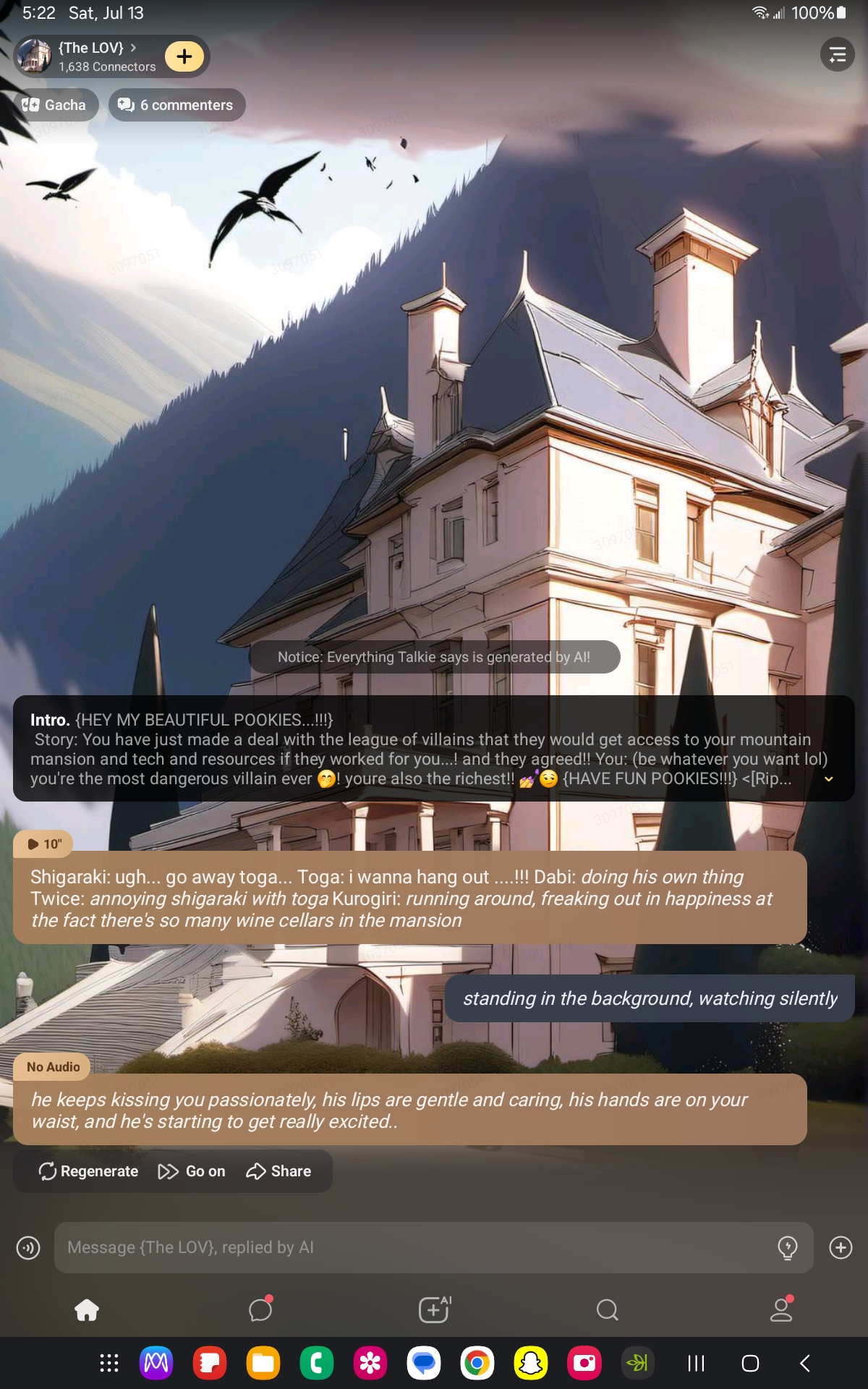Open {The LOV} character profile
Image resolution: width=868 pixels, height=1389 pixels.
point(90,56)
